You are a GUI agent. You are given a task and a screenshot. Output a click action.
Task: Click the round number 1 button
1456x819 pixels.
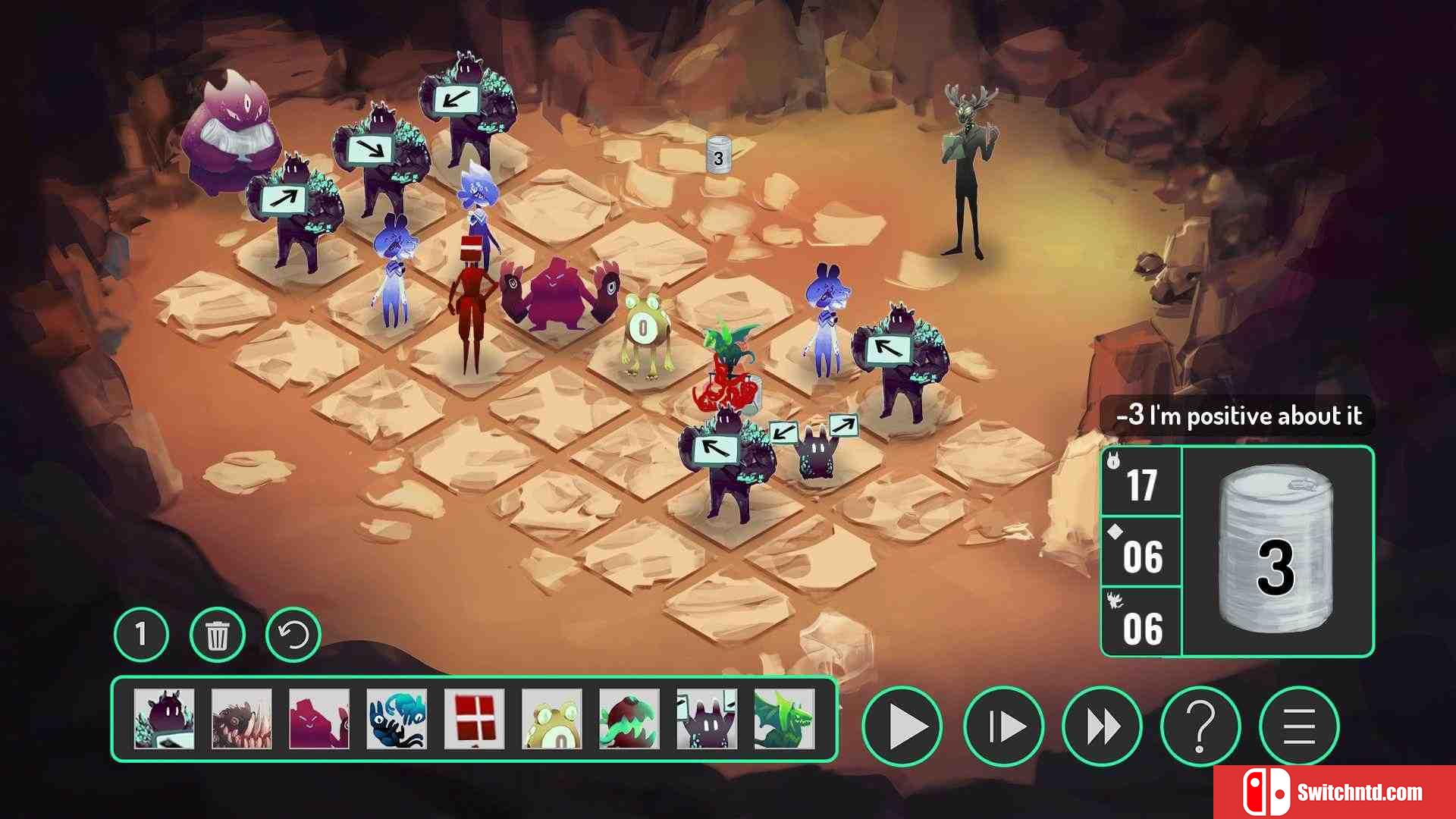tap(141, 635)
